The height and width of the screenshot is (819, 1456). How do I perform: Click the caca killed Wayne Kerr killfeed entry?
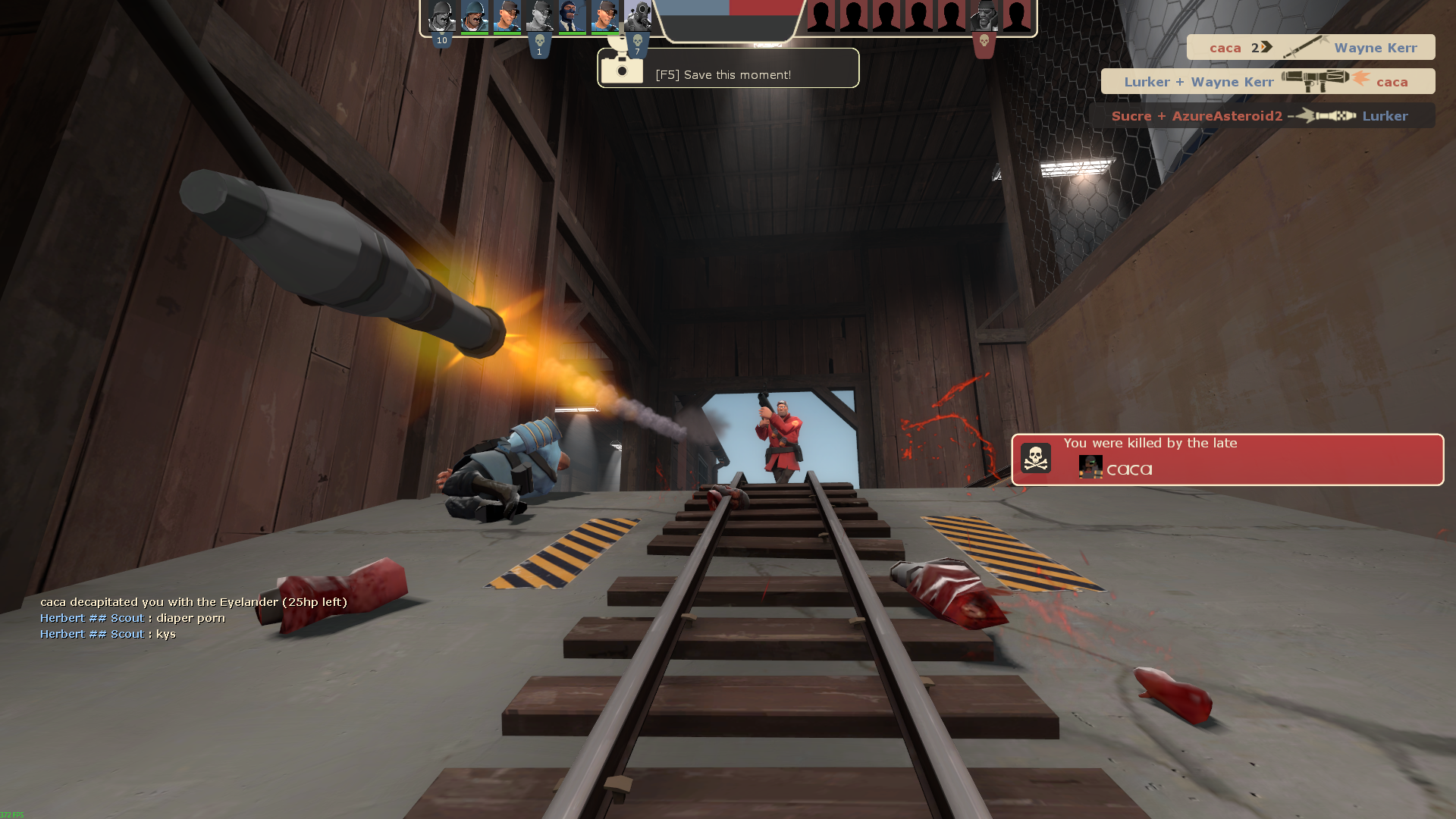click(x=1310, y=48)
